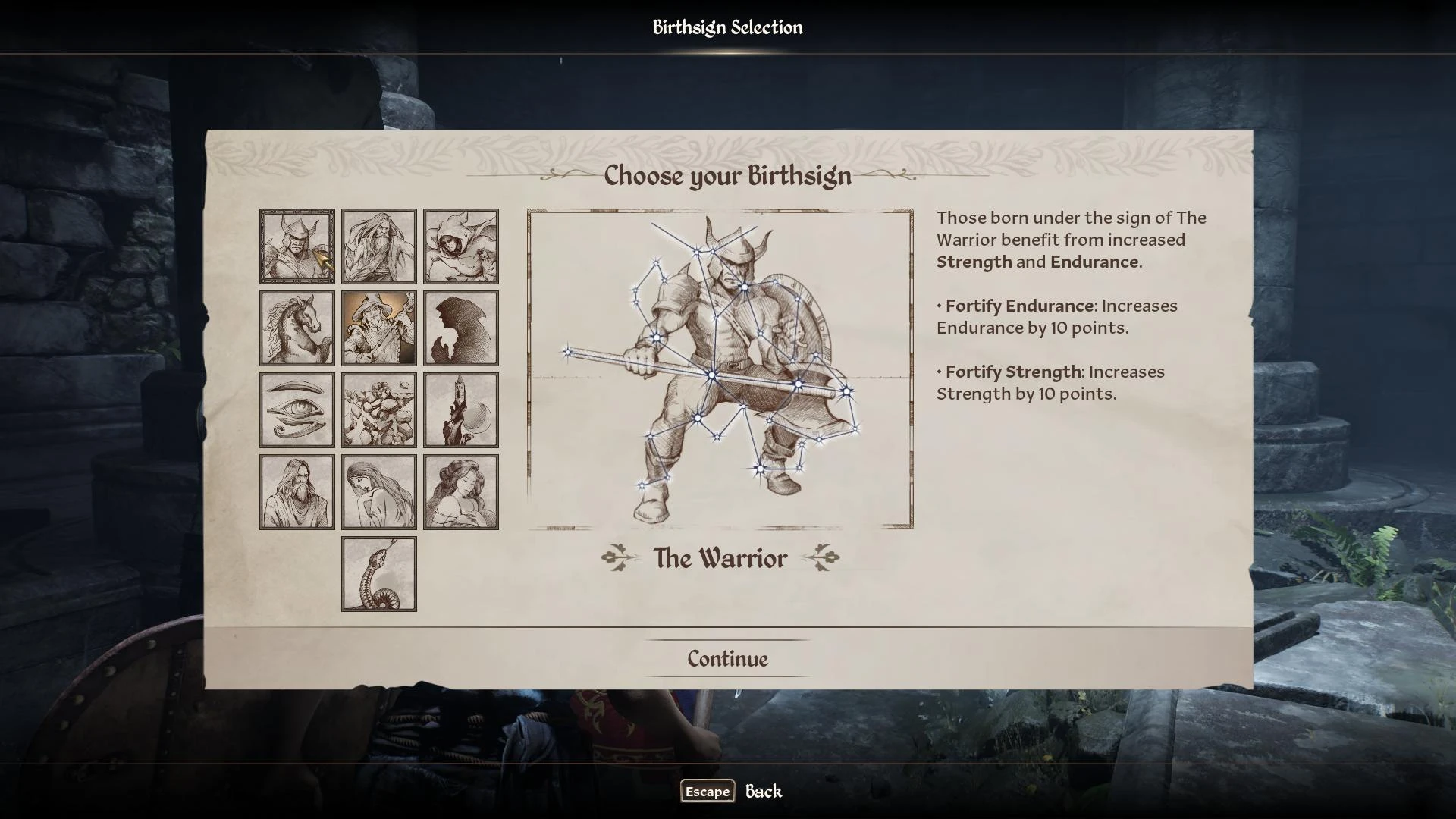Select The Steed horse birthsign icon

pos(296,328)
